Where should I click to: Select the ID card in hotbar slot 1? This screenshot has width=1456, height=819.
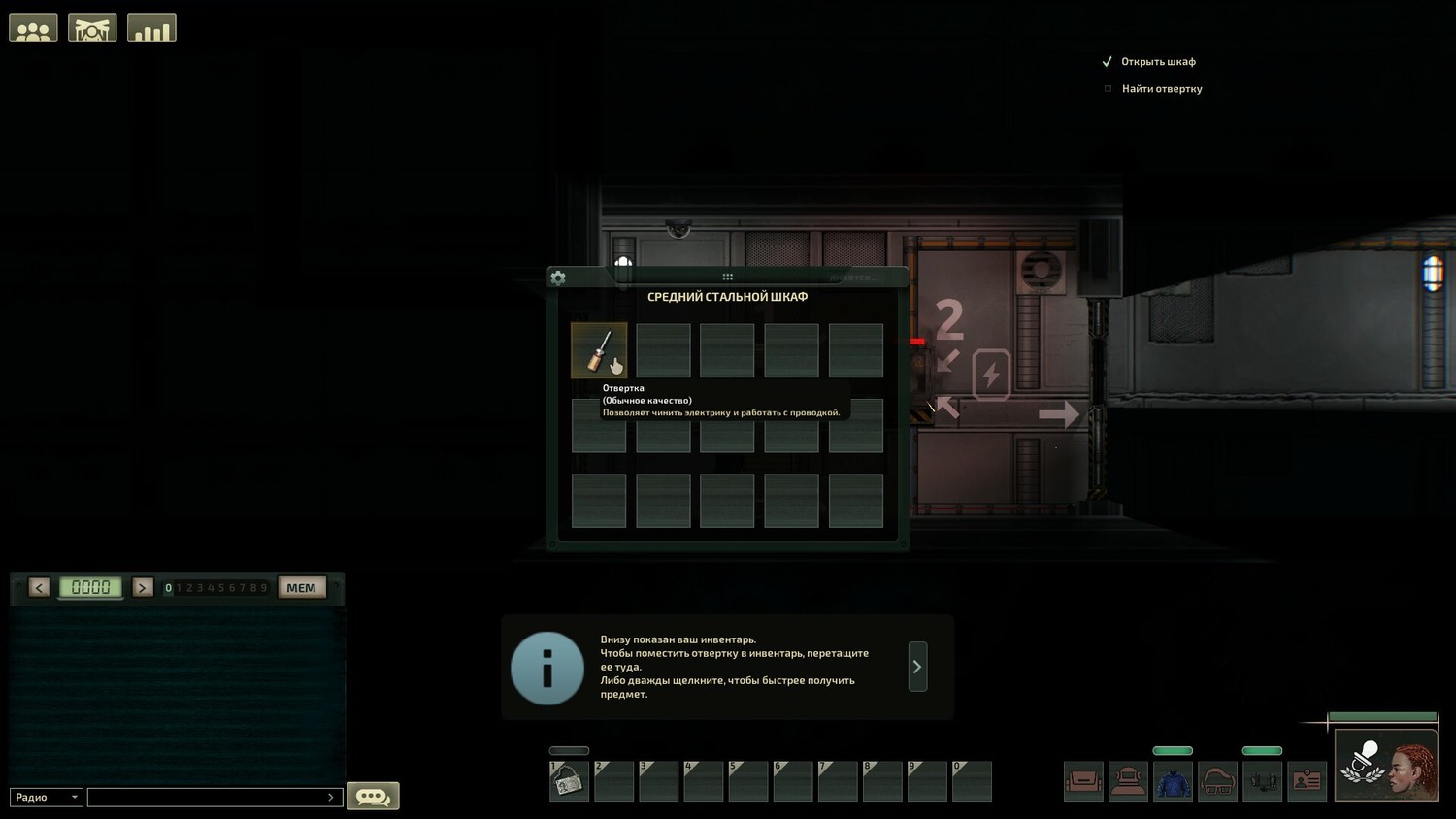(569, 781)
